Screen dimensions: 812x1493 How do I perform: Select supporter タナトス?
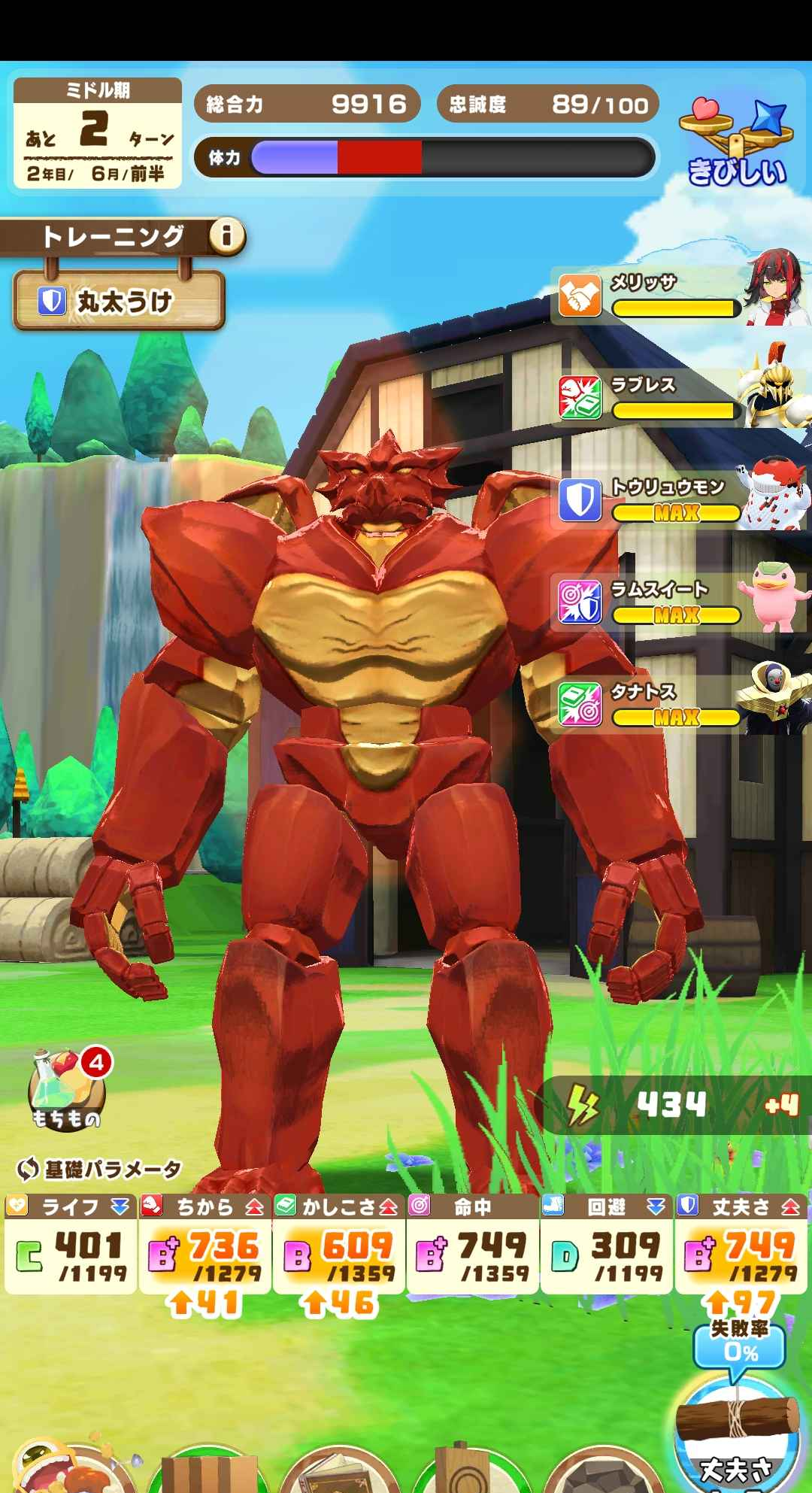[x=679, y=706]
